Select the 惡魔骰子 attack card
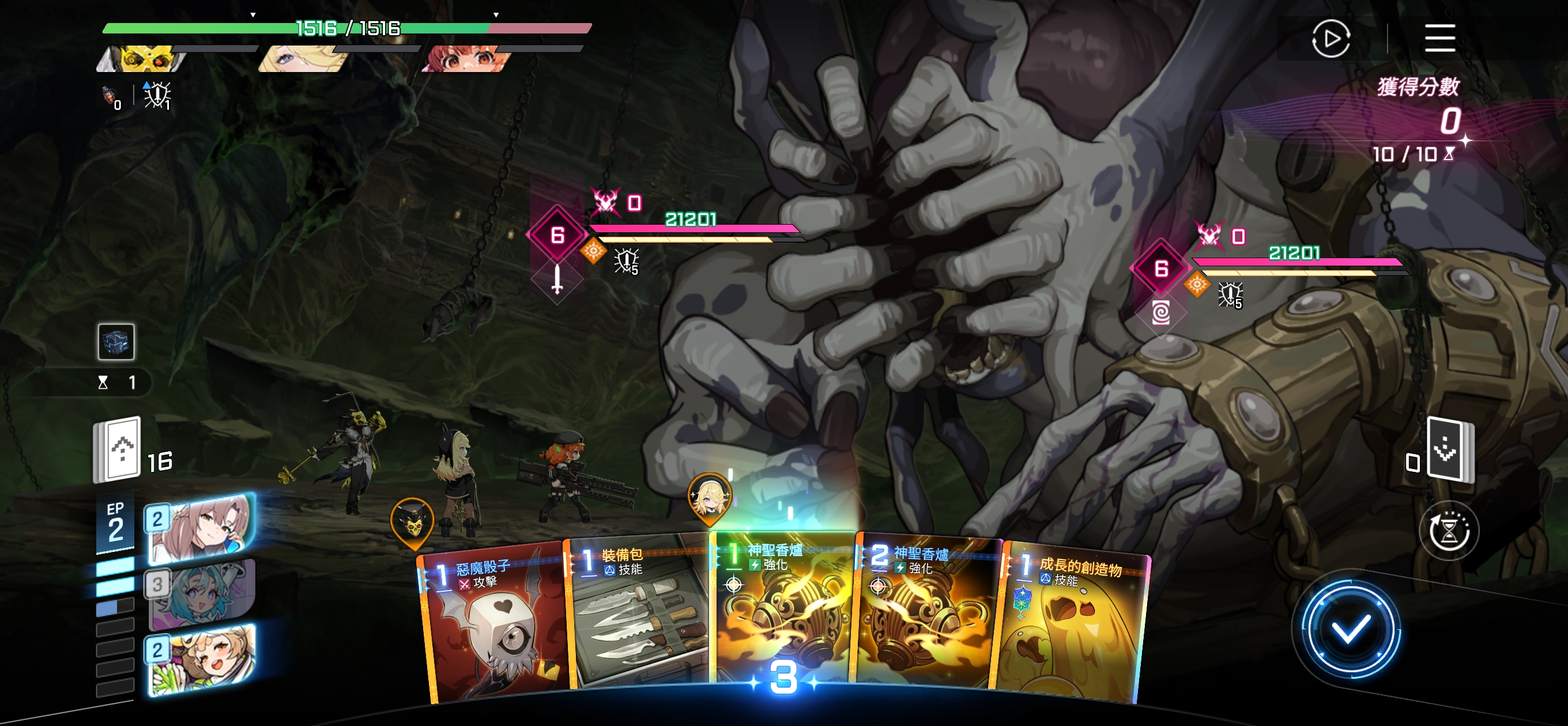1568x726 pixels. pos(493,627)
